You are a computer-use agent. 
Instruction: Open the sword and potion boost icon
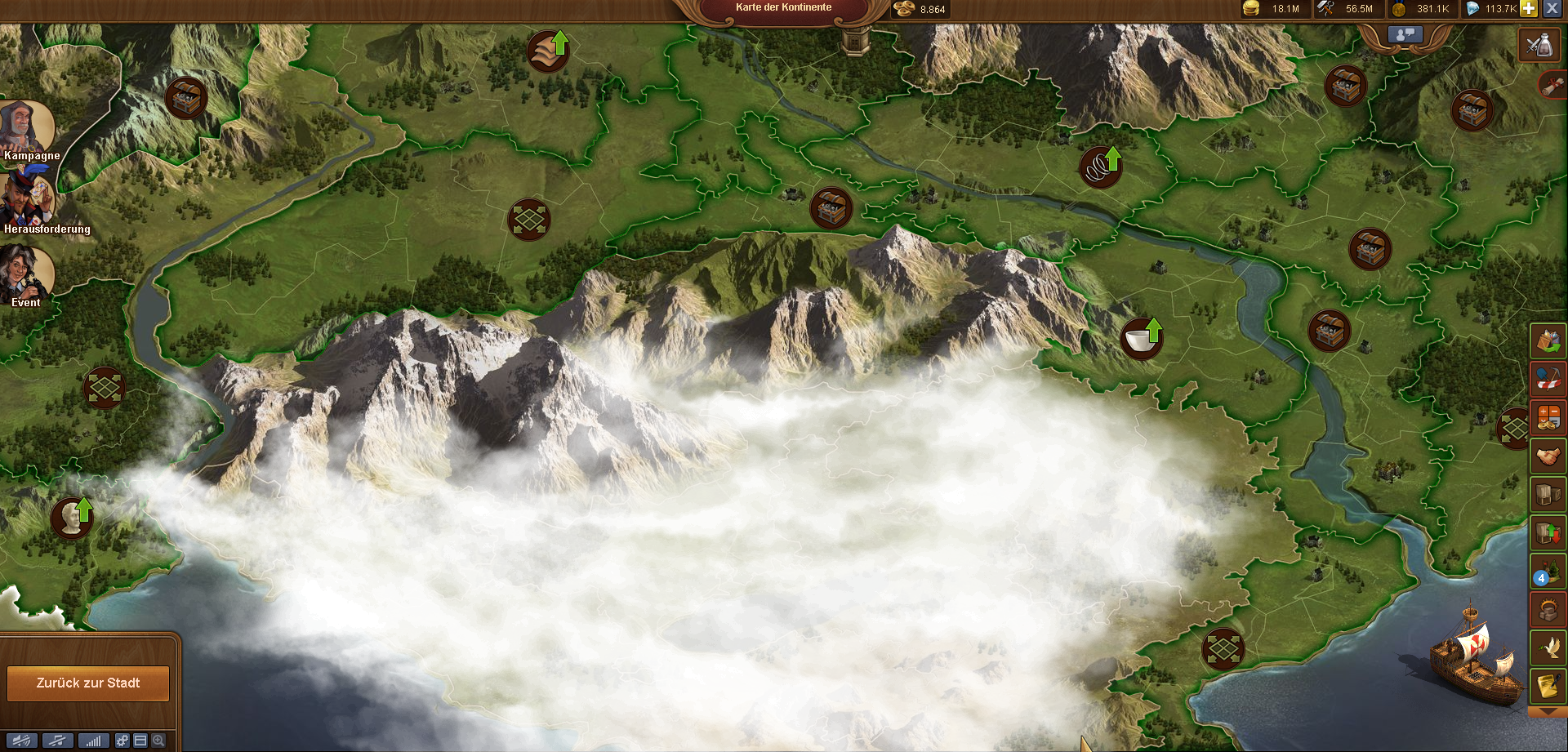[x=1539, y=45]
